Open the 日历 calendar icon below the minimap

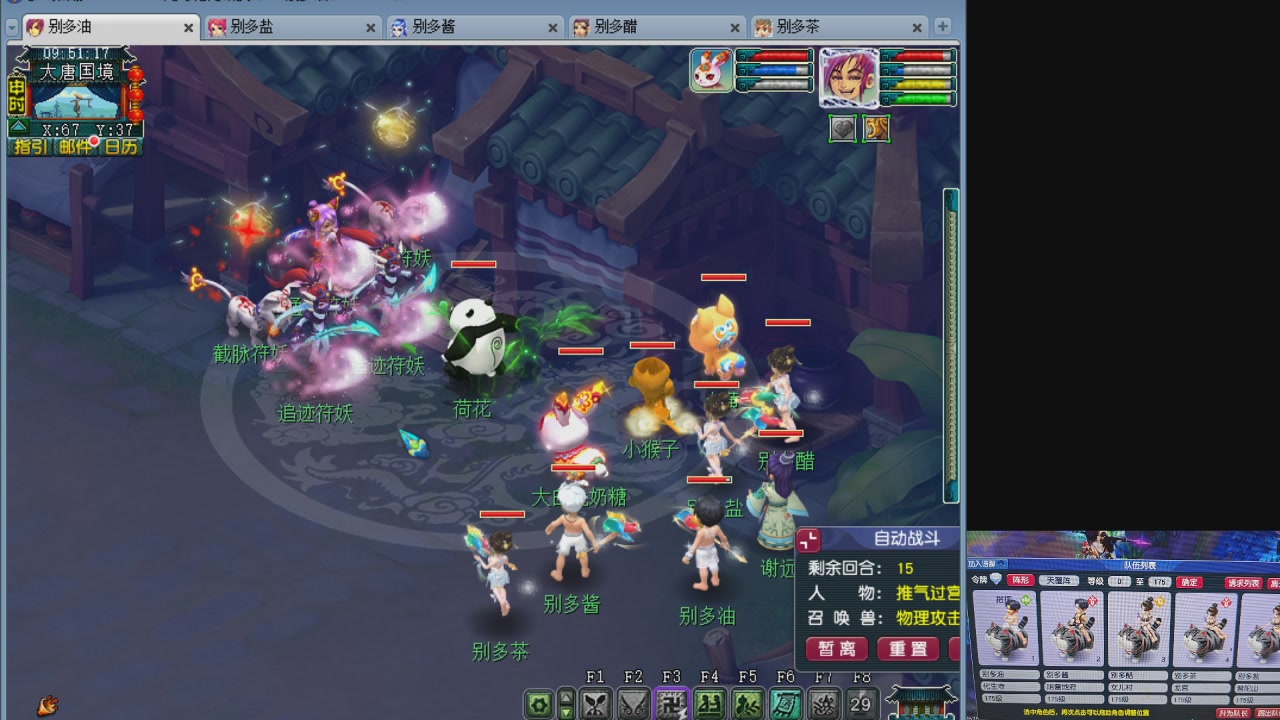click(120, 148)
